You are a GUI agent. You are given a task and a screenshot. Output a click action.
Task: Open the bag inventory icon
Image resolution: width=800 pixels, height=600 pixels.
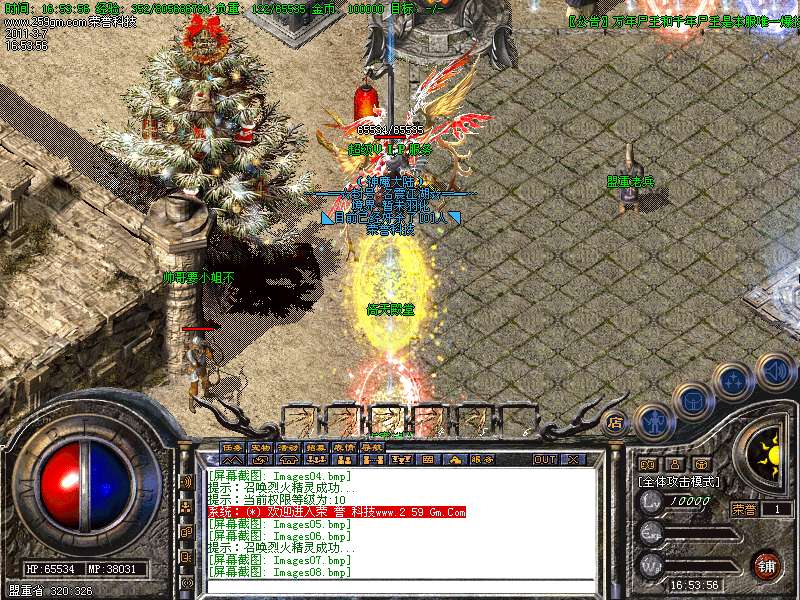point(693,399)
